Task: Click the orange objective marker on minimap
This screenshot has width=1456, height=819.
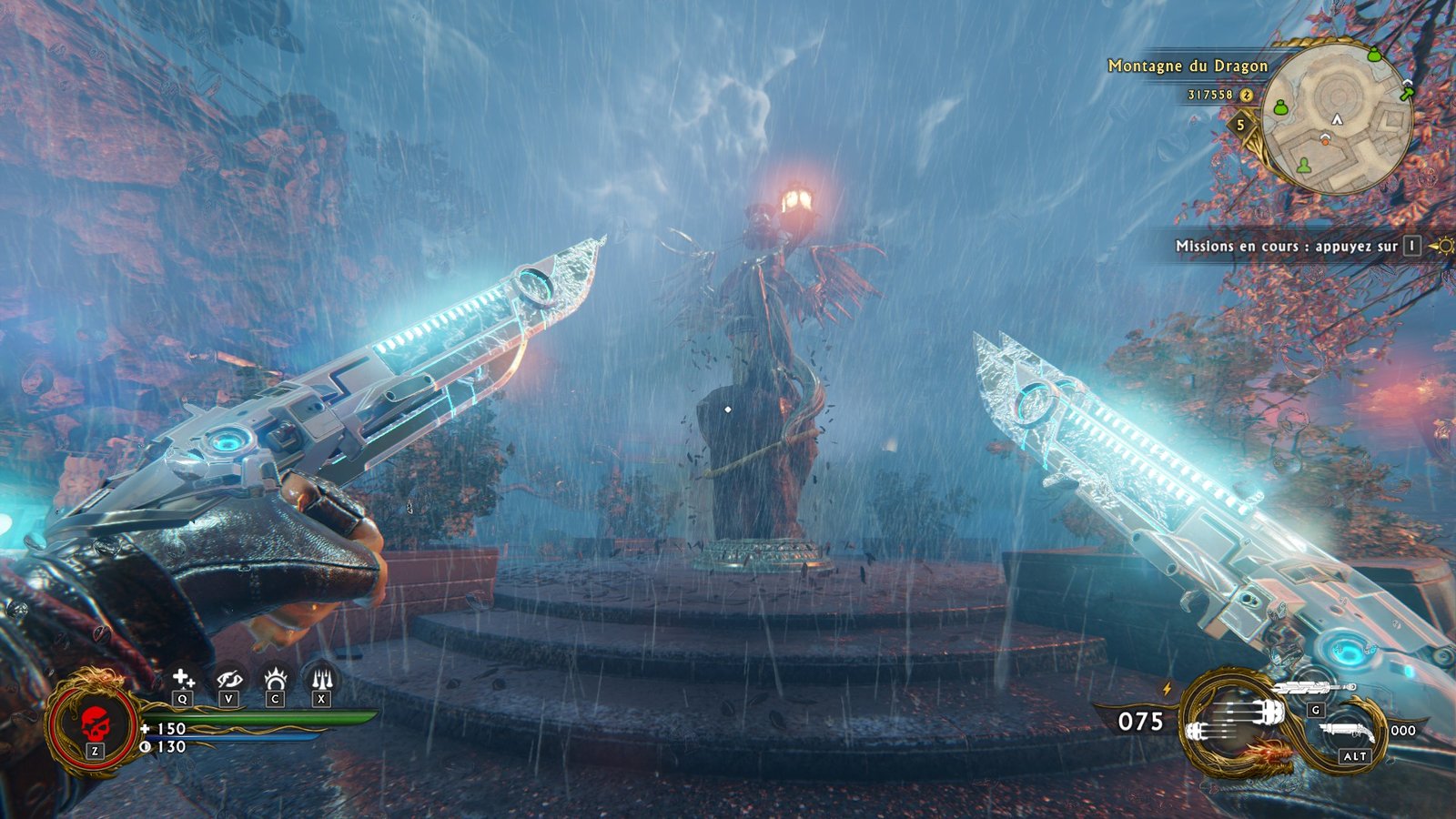Action: (1325, 139)
